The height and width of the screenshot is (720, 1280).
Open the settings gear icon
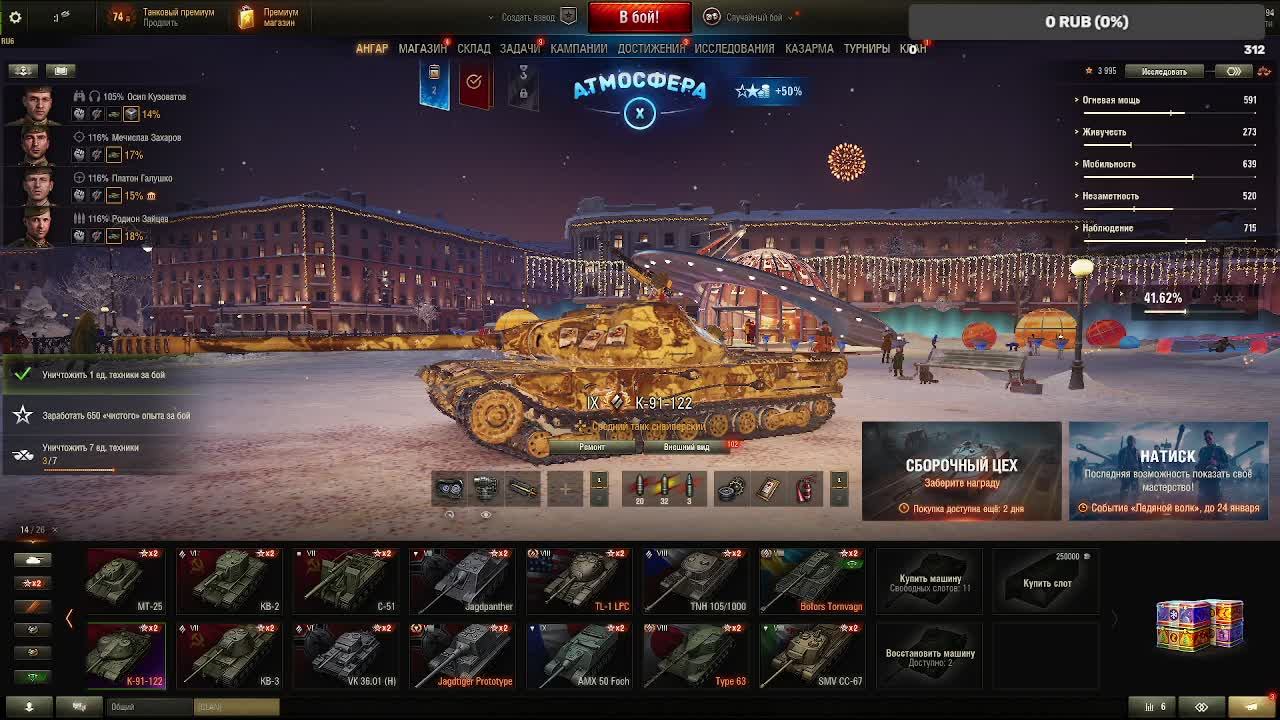[15, 17]
